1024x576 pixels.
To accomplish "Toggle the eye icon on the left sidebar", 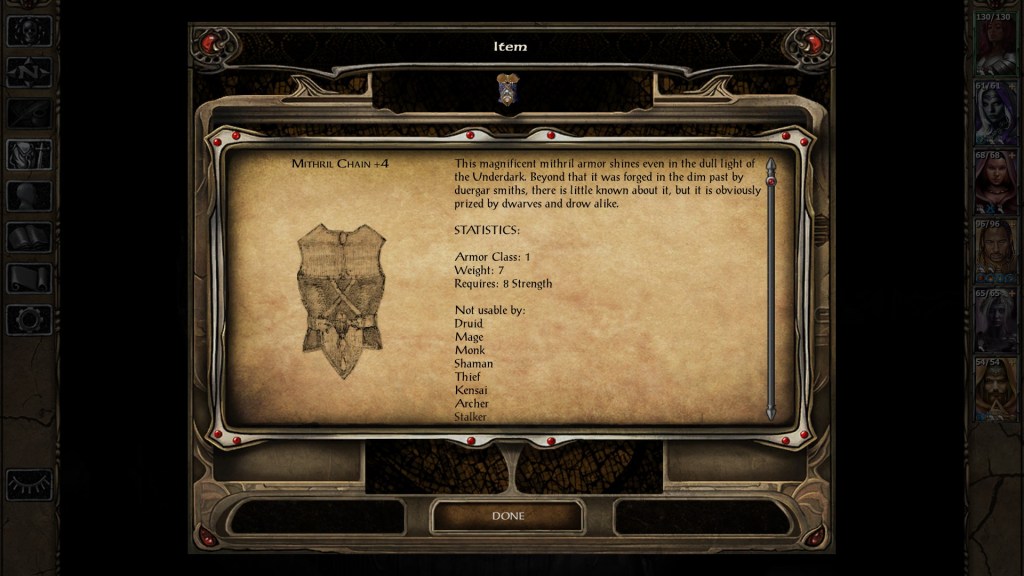I will tap(29, 484).
